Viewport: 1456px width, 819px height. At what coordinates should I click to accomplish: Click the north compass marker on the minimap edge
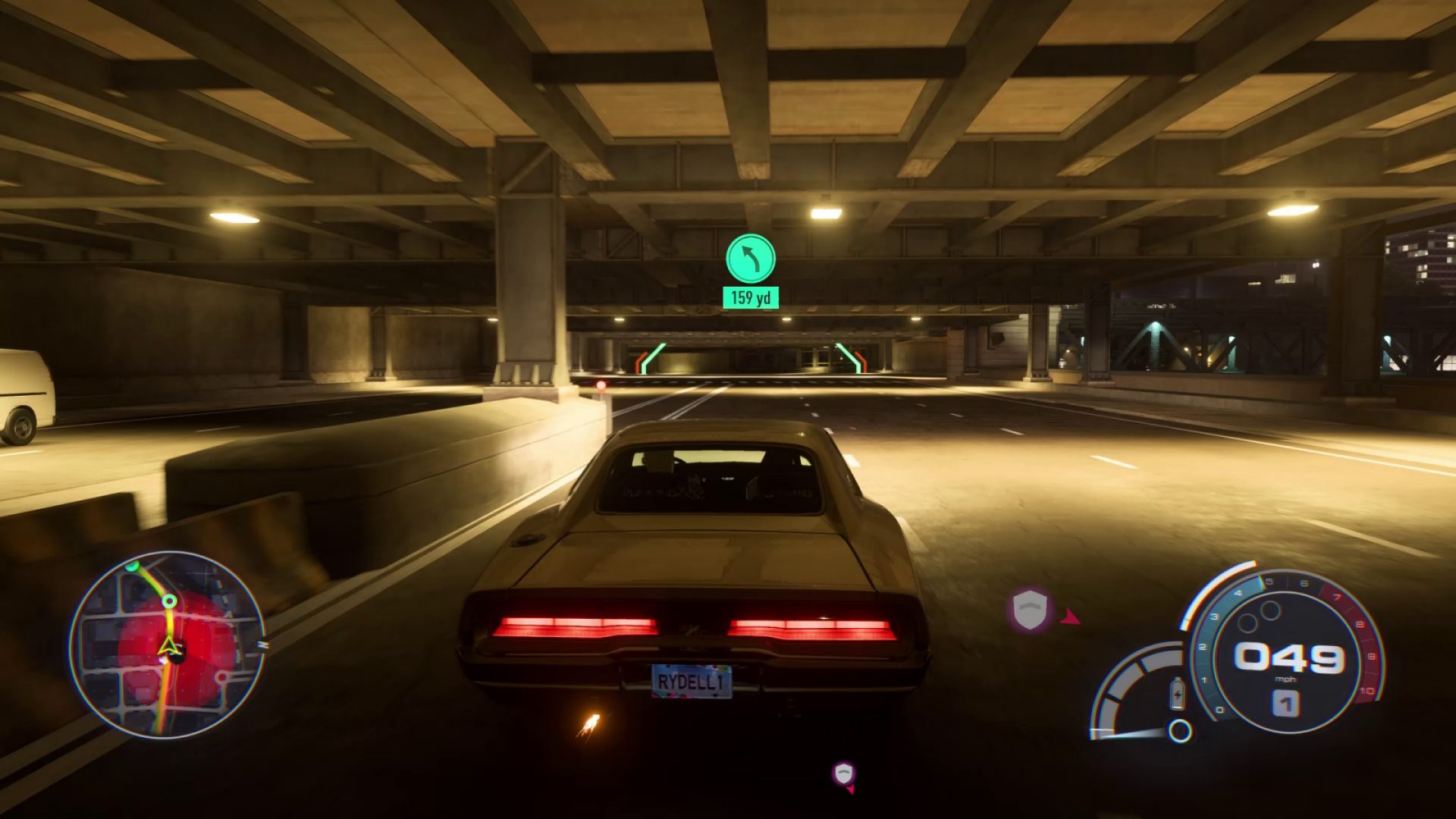pos(263,644)
